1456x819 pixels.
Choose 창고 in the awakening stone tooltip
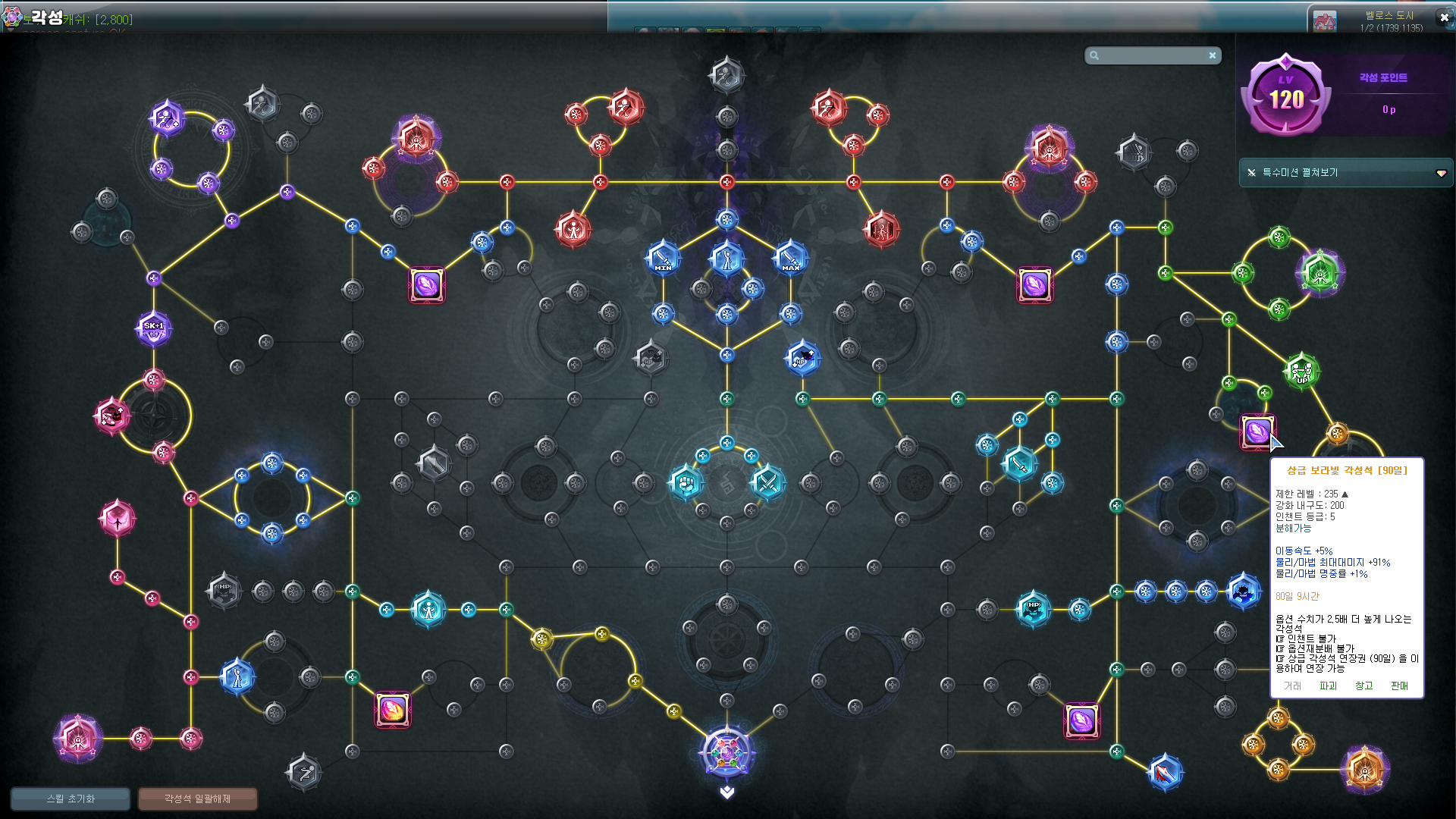[1363, 686]
